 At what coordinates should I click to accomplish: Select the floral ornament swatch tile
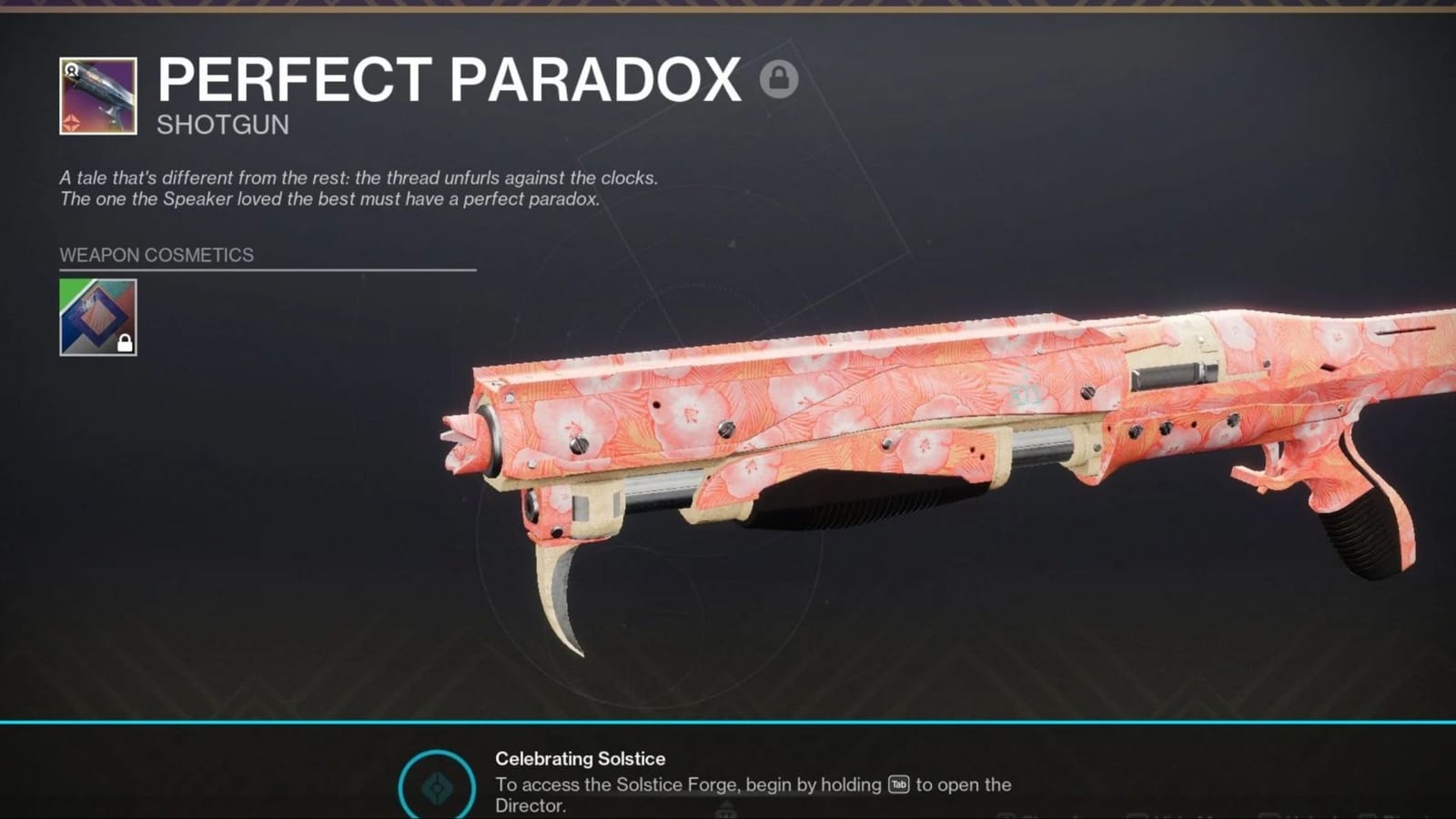pyautogui.click(x=98, y=317)
